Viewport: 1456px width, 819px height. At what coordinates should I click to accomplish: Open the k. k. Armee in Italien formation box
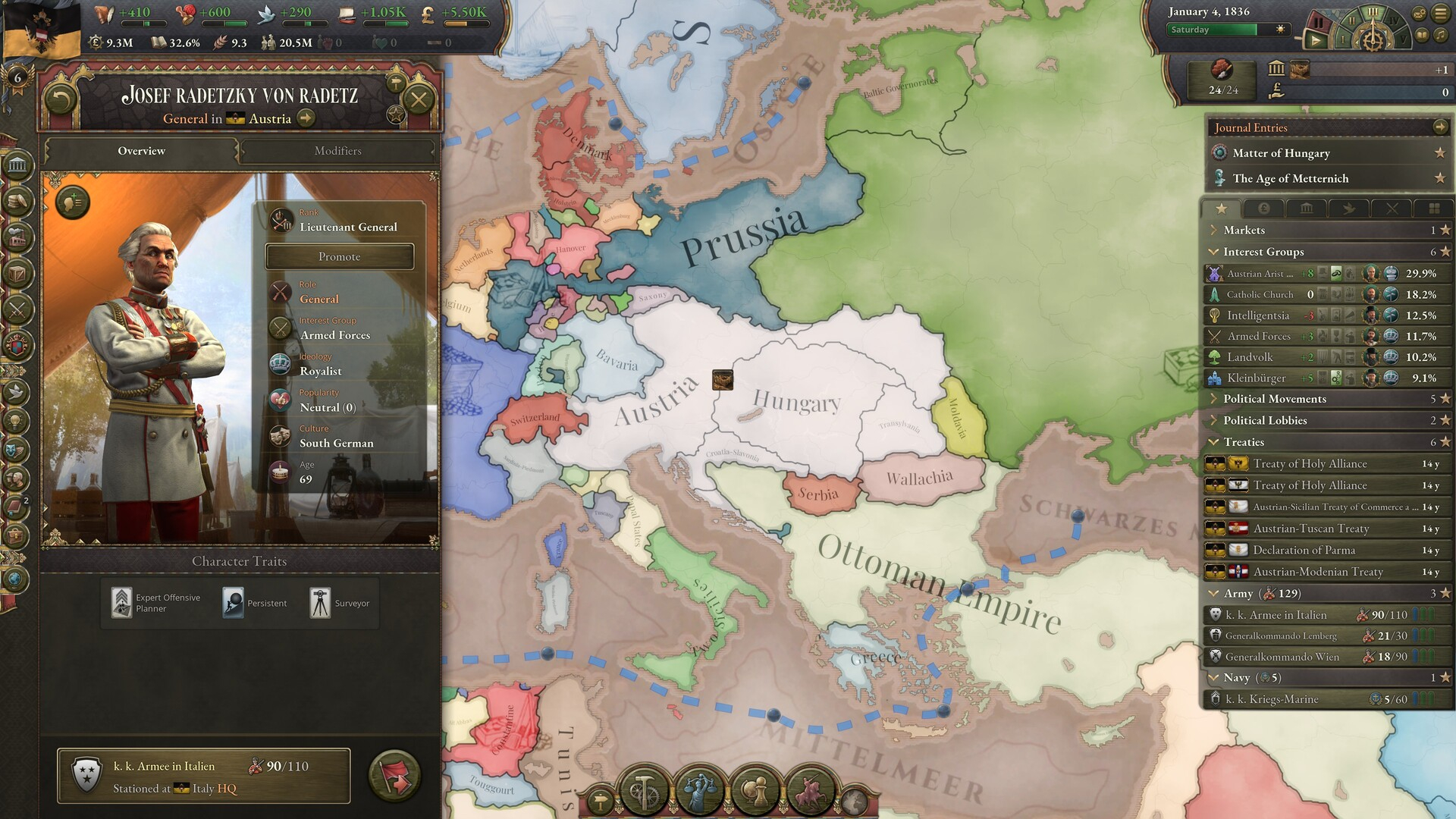click(x=203, y=777)
